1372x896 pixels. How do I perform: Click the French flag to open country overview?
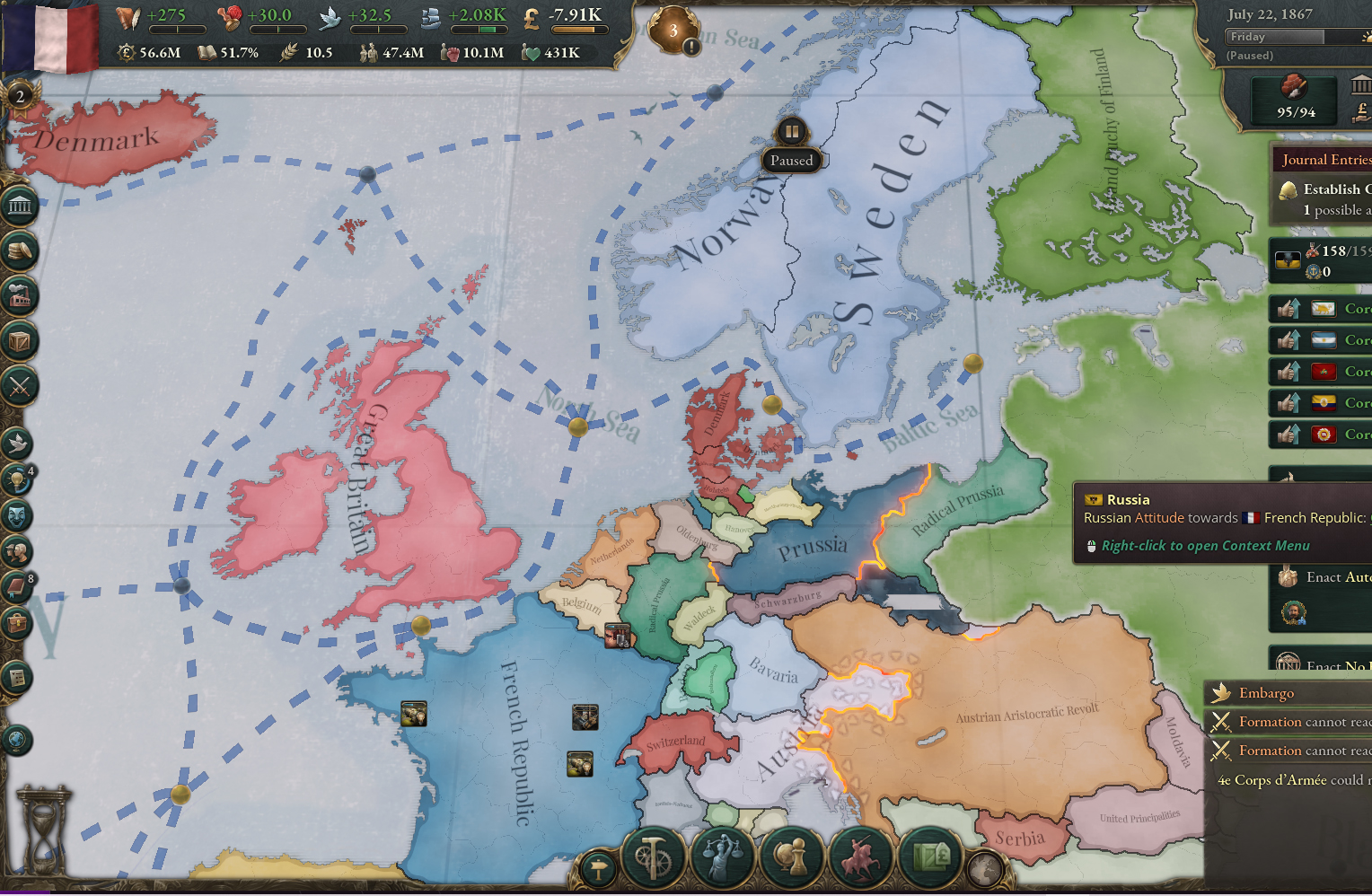click(49, 40)
